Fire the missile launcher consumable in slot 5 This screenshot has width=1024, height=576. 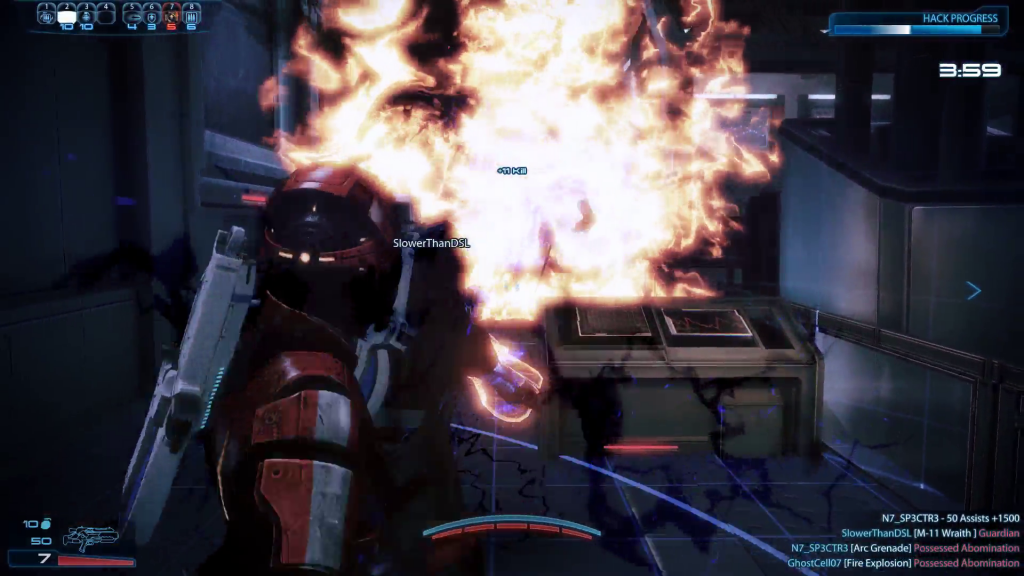(133, 16)
